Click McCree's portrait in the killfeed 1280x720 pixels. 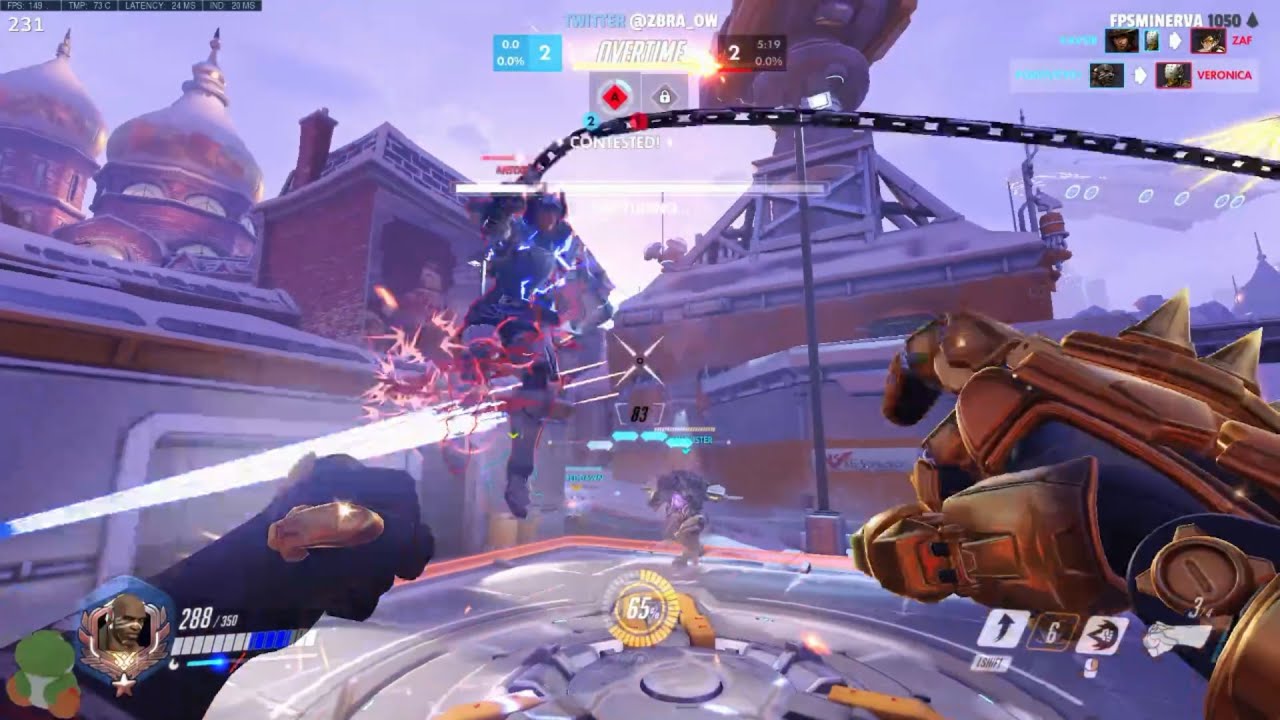pyautogui.click(x=1122, y=41)
